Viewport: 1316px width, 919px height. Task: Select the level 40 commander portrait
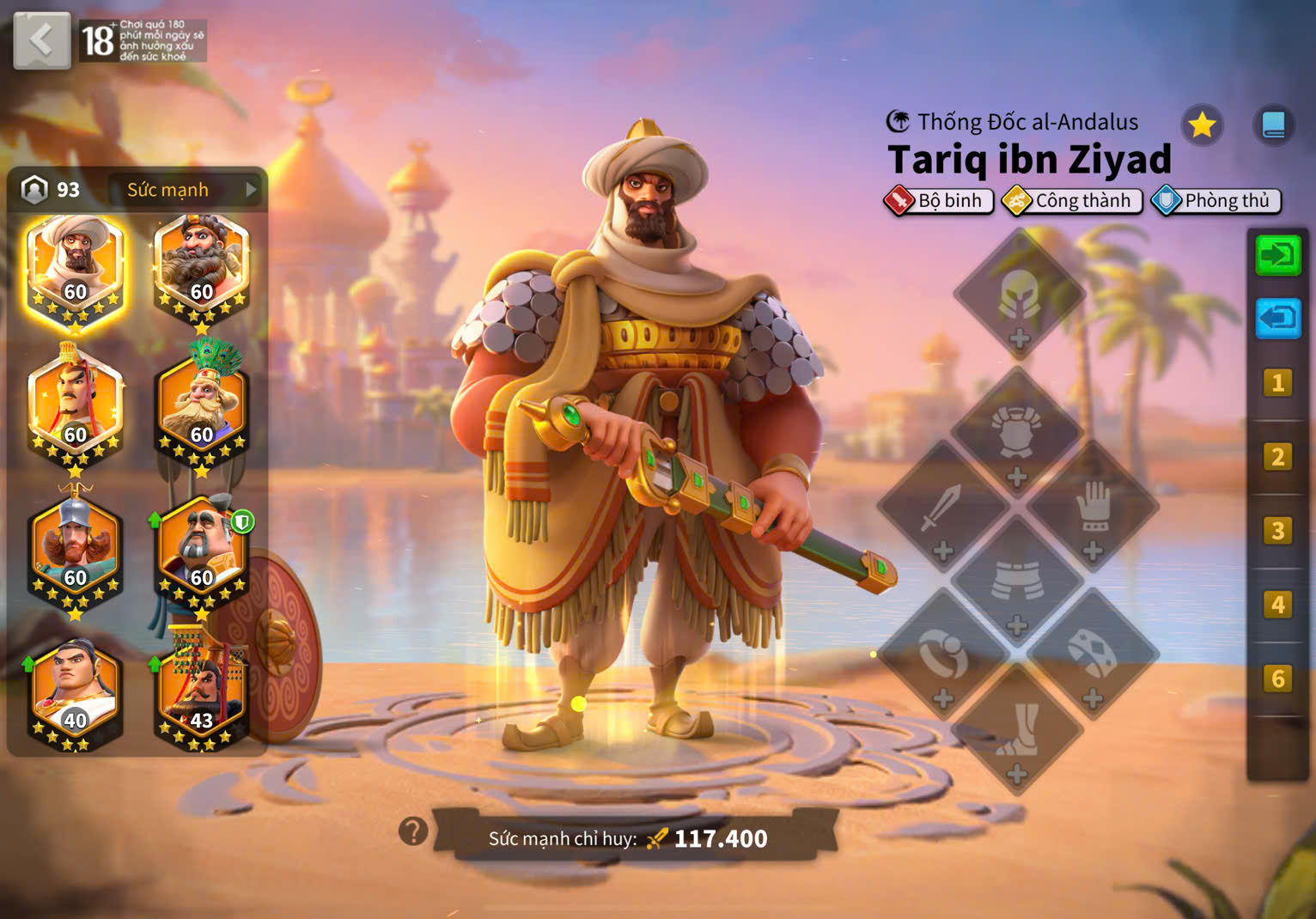(75, 692)
